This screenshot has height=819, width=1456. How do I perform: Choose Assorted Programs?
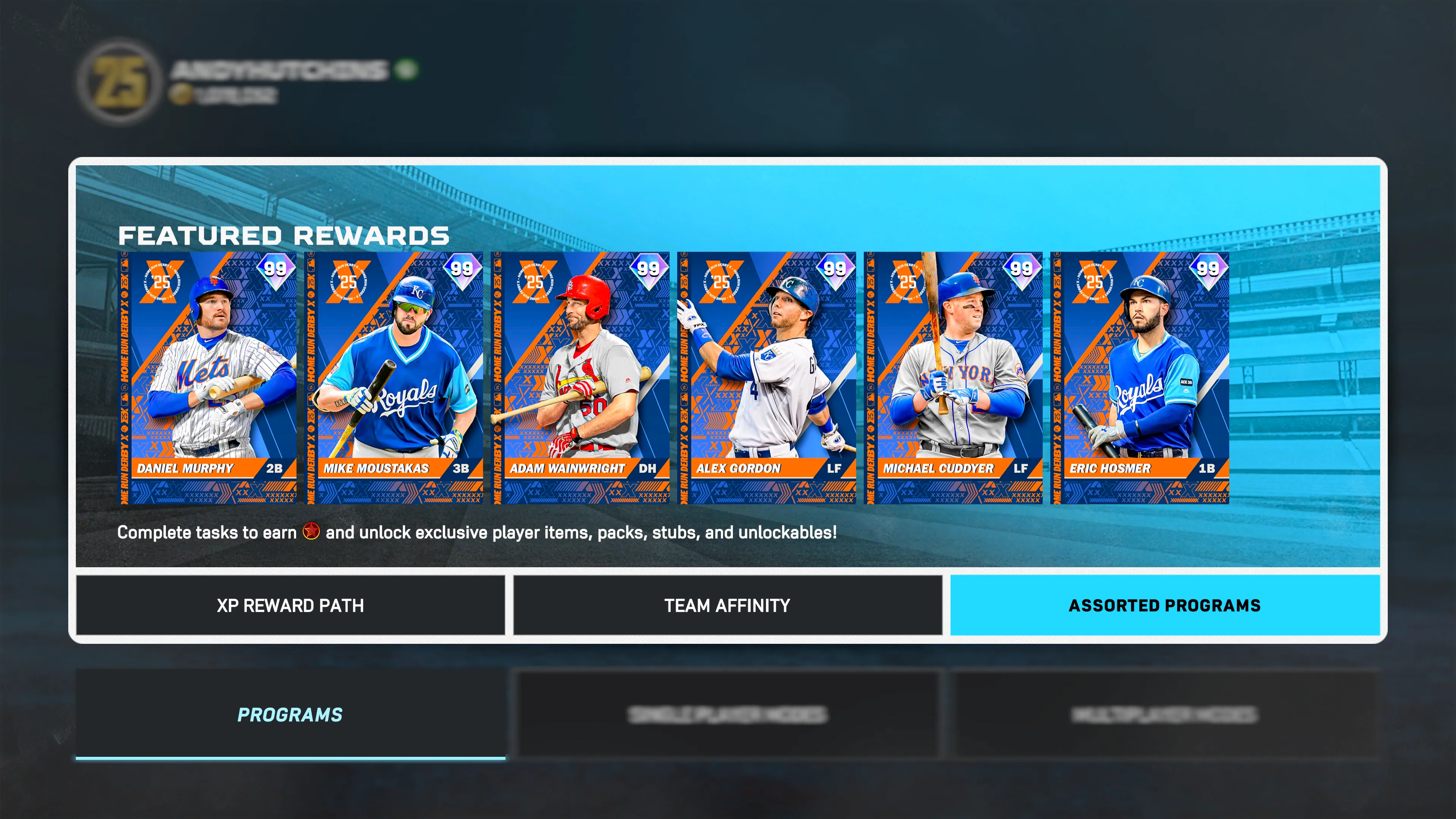[x=1164, y=606]
